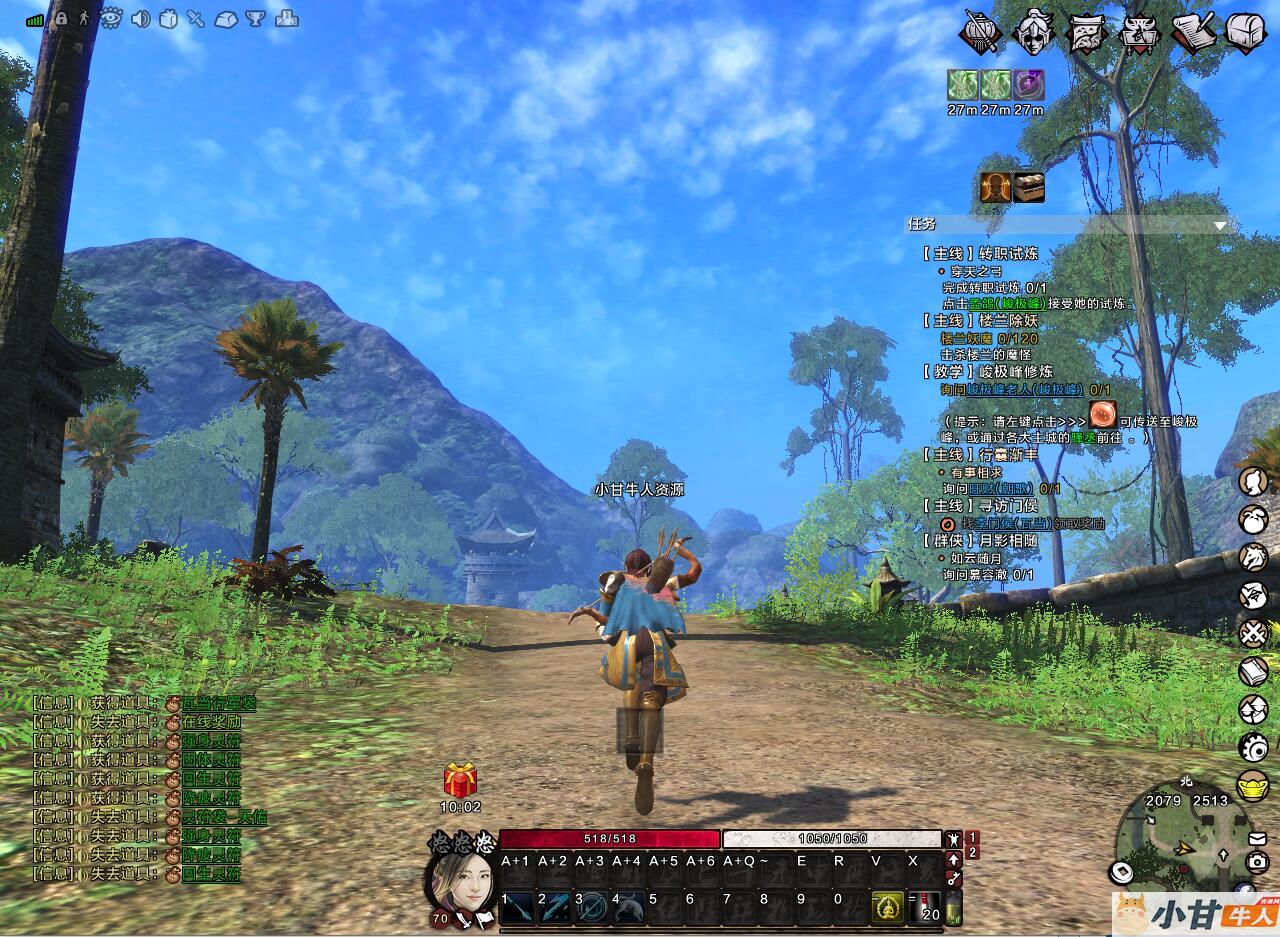Viewport: 1280px width, 937px height.
Task: Use the golden meditation skill icon
Action: click(x=886, y=907)
